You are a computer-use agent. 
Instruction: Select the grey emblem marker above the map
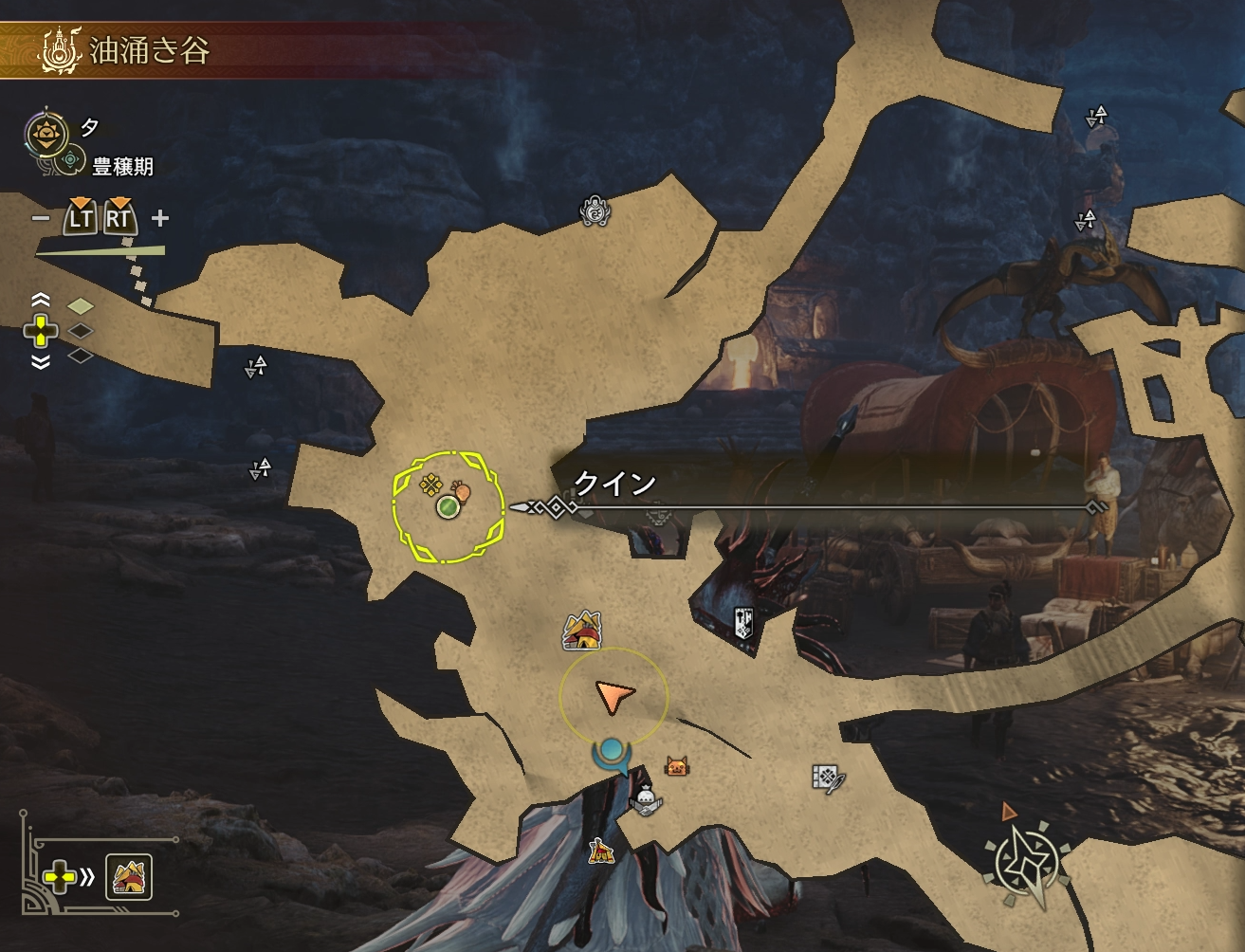pyautogui.click(x=595, y=211)
